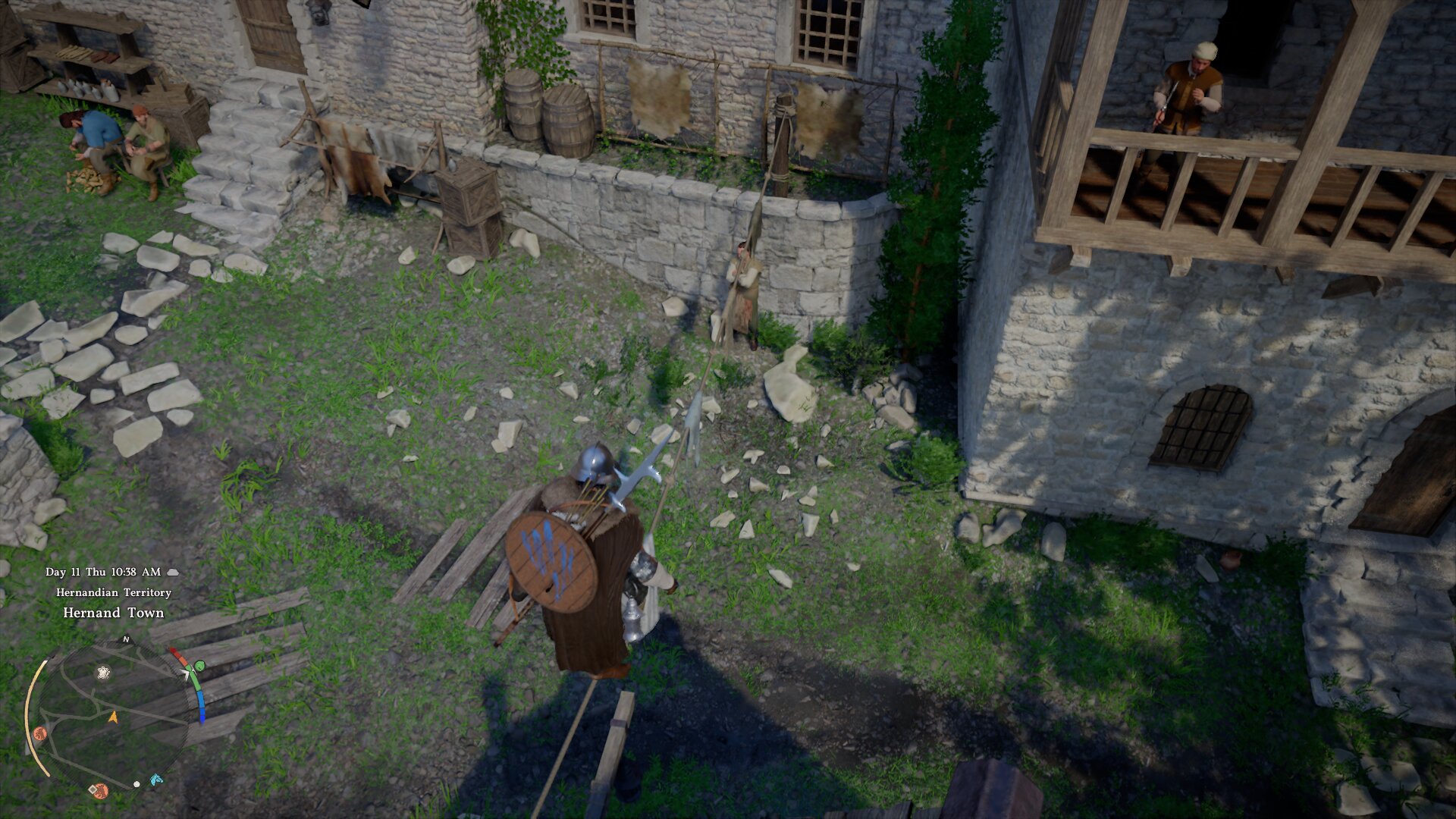Click the cloudy weather icon next to the time
Image resolution: width=1456 pixels, height=819 pixels.
pyautogui.click(x=173, y=572)
